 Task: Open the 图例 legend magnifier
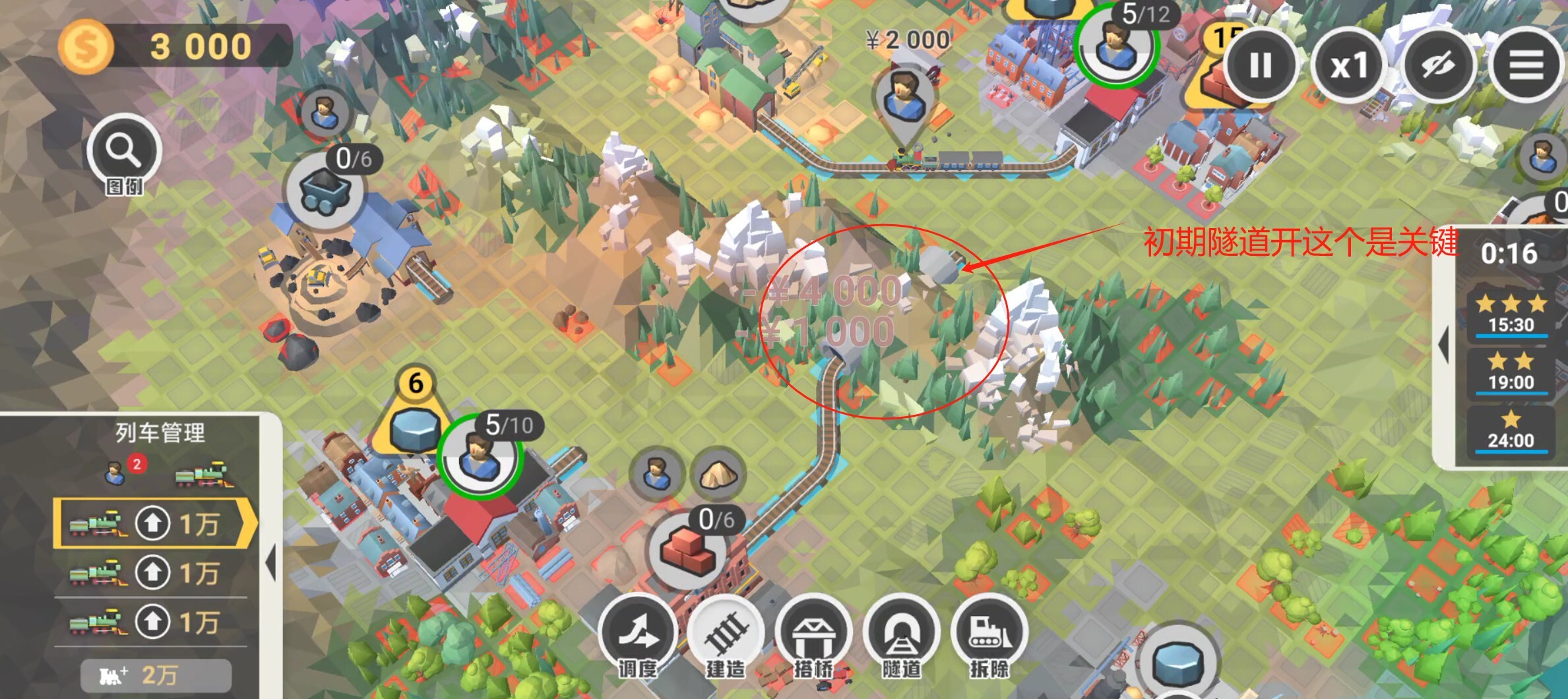coord(124,153)
